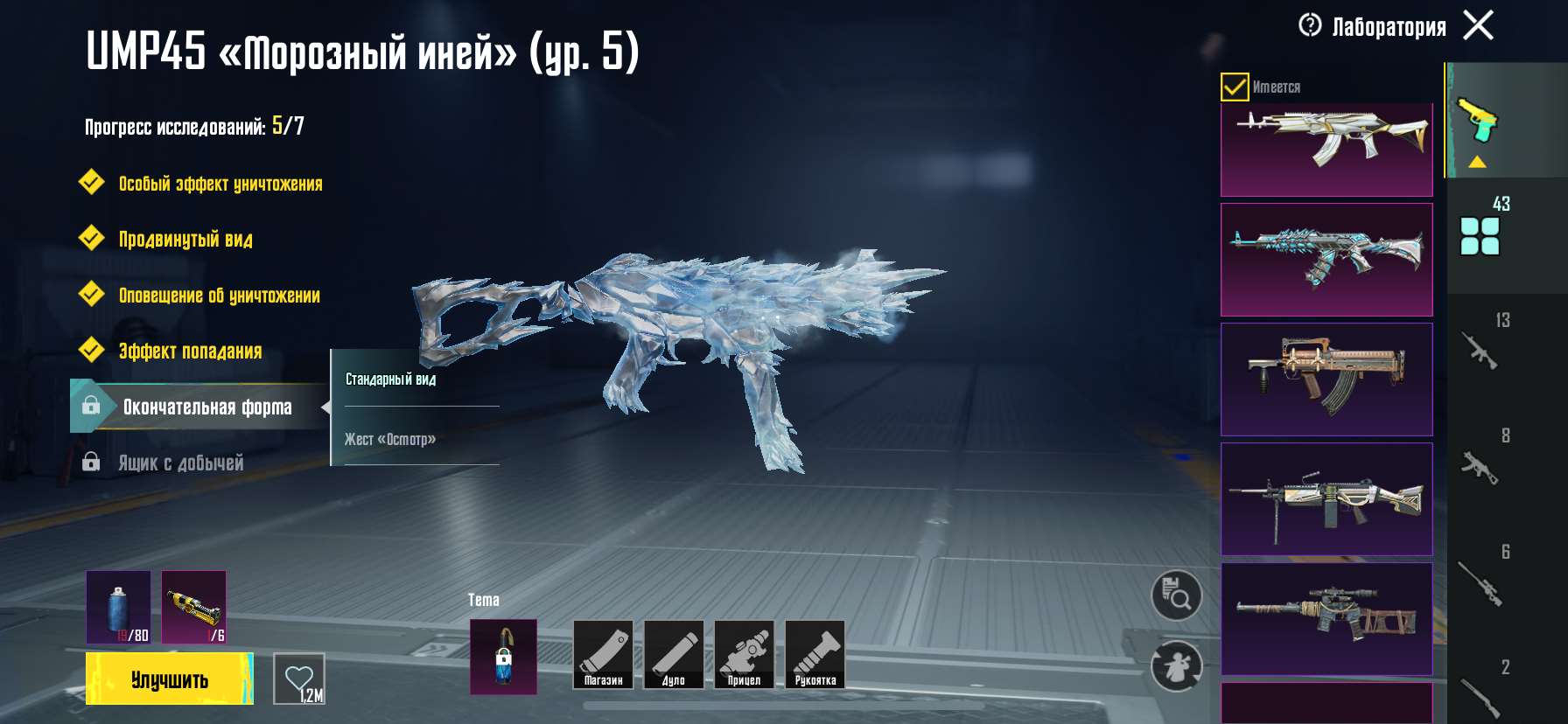
Task: Select the Ящик с добычей locked level
Action: 180,463
